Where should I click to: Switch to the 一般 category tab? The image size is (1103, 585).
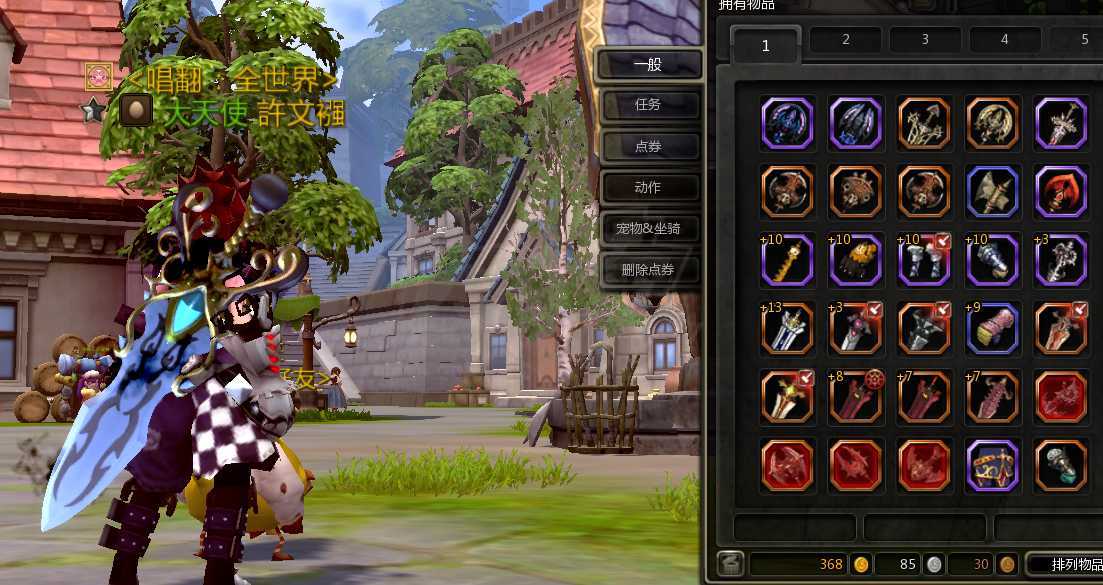coord(648,65)
